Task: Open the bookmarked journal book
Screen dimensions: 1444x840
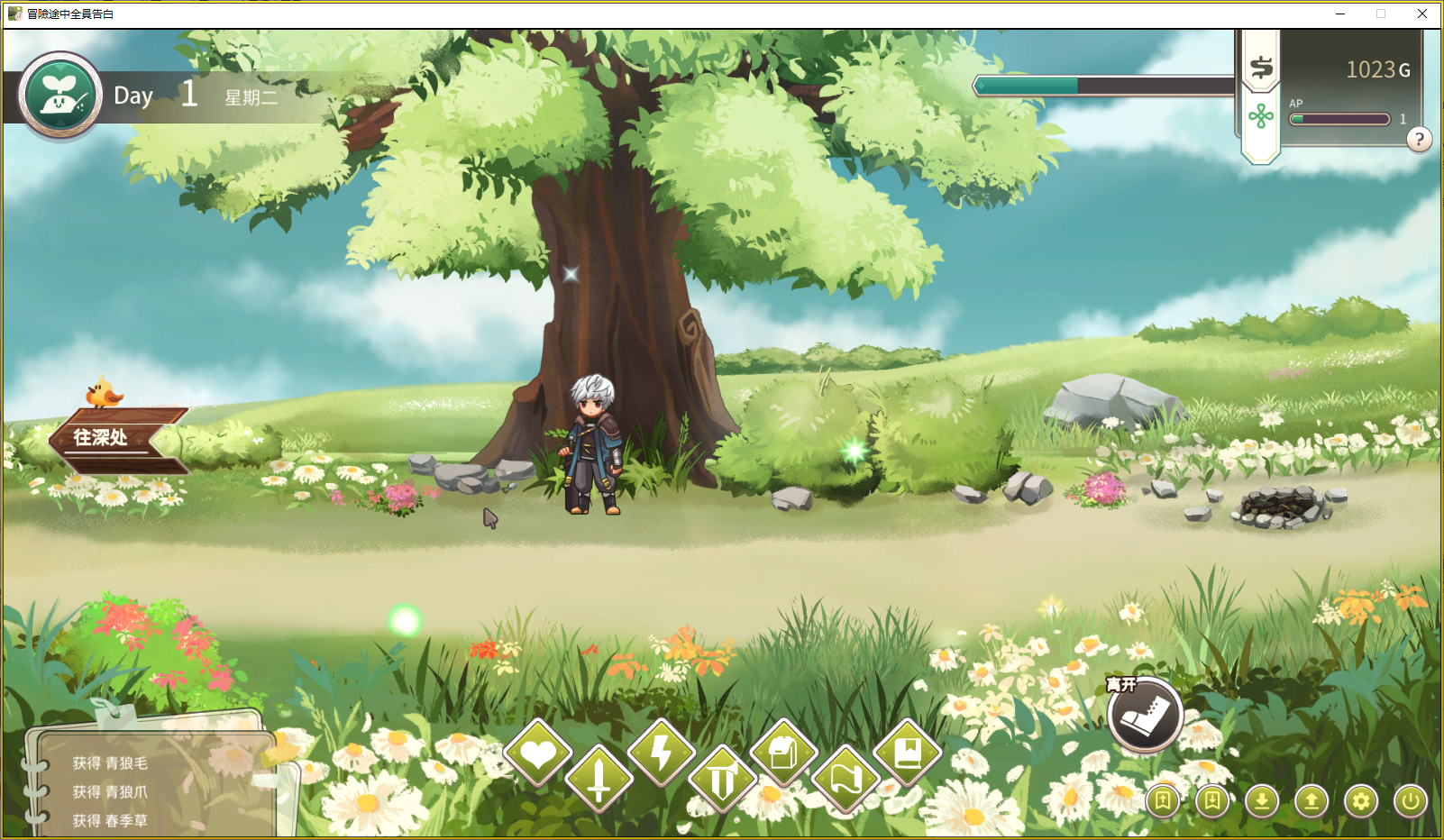Action: click(907, 753)
